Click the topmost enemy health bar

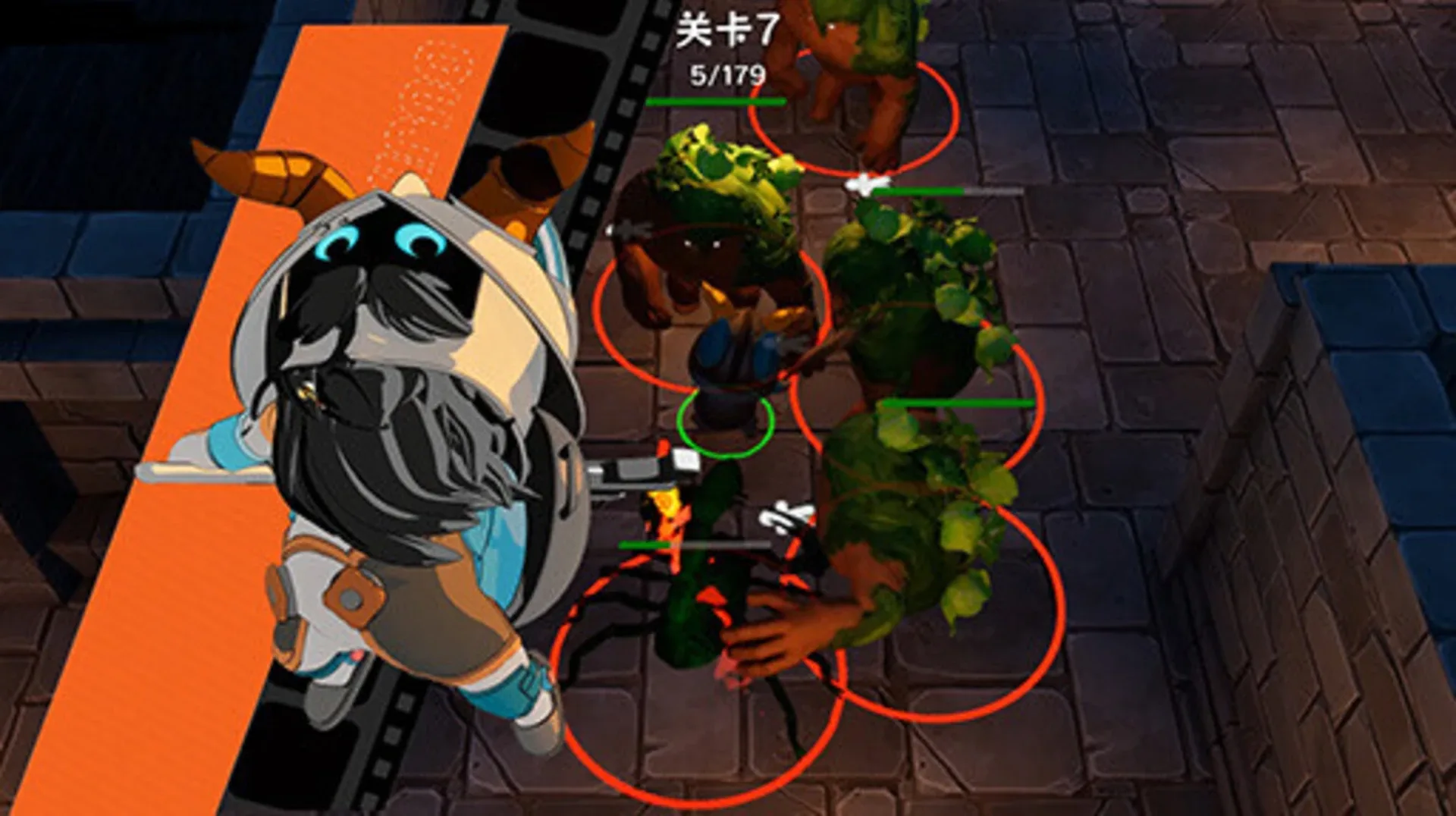(717, 101)
